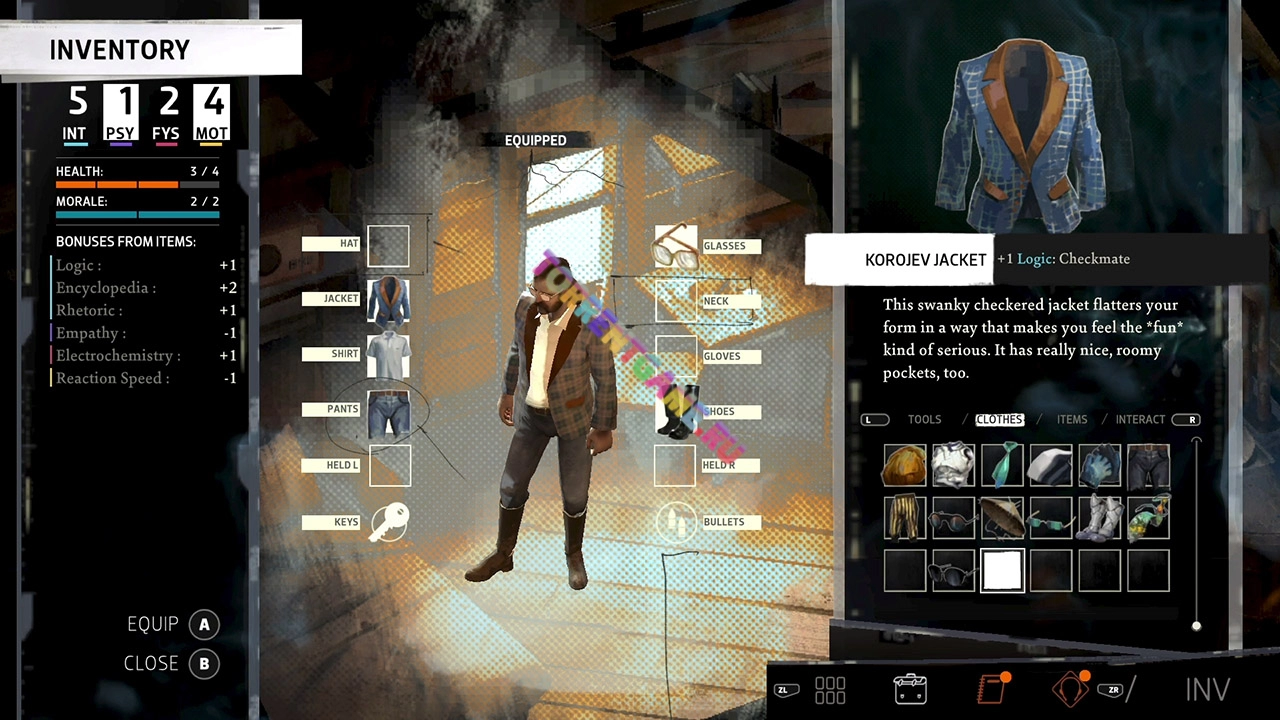
Task: Select the silver armored boots item
Action: coord(1099,518)
